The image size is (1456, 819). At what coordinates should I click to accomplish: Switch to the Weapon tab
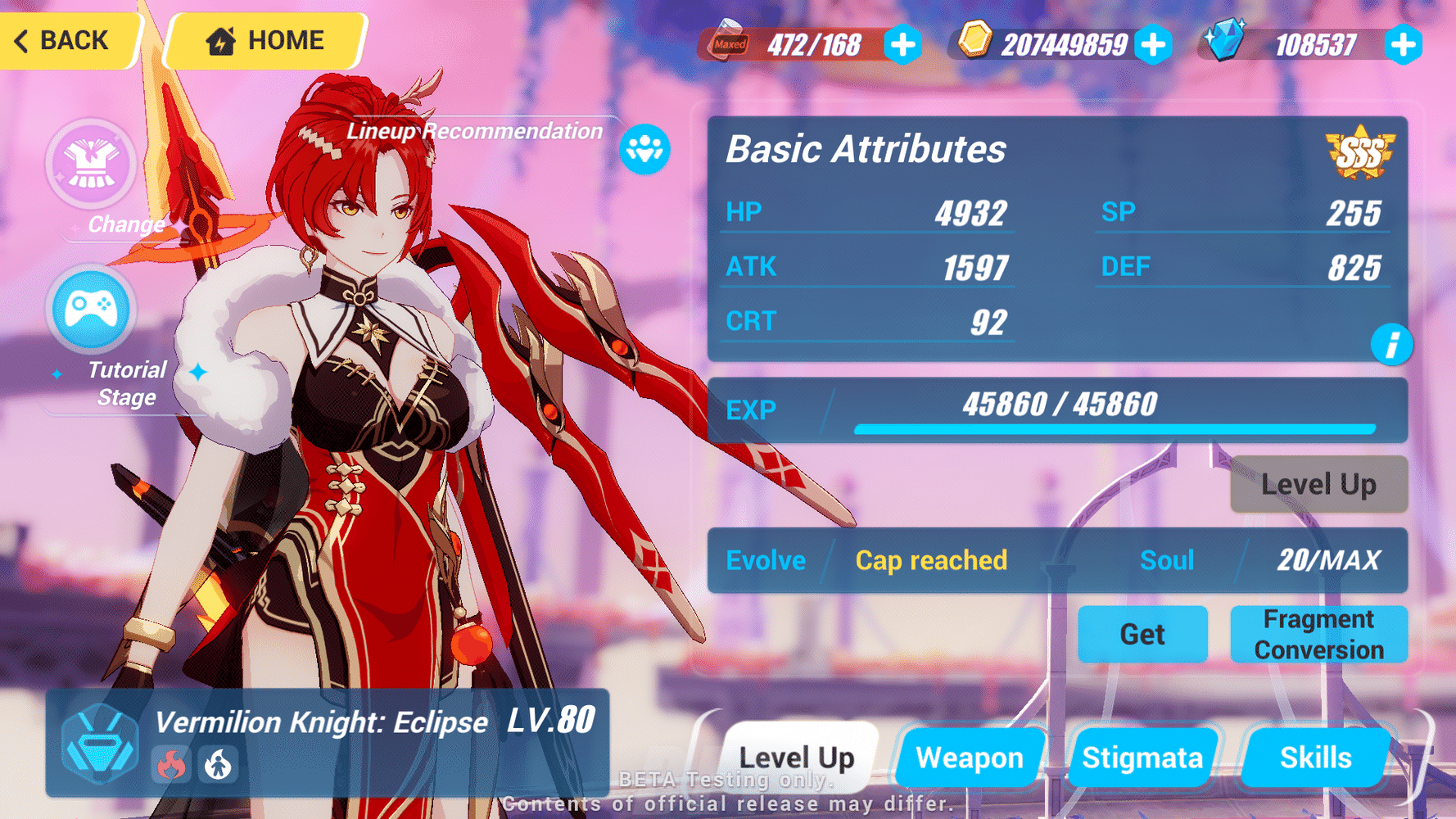970,758
